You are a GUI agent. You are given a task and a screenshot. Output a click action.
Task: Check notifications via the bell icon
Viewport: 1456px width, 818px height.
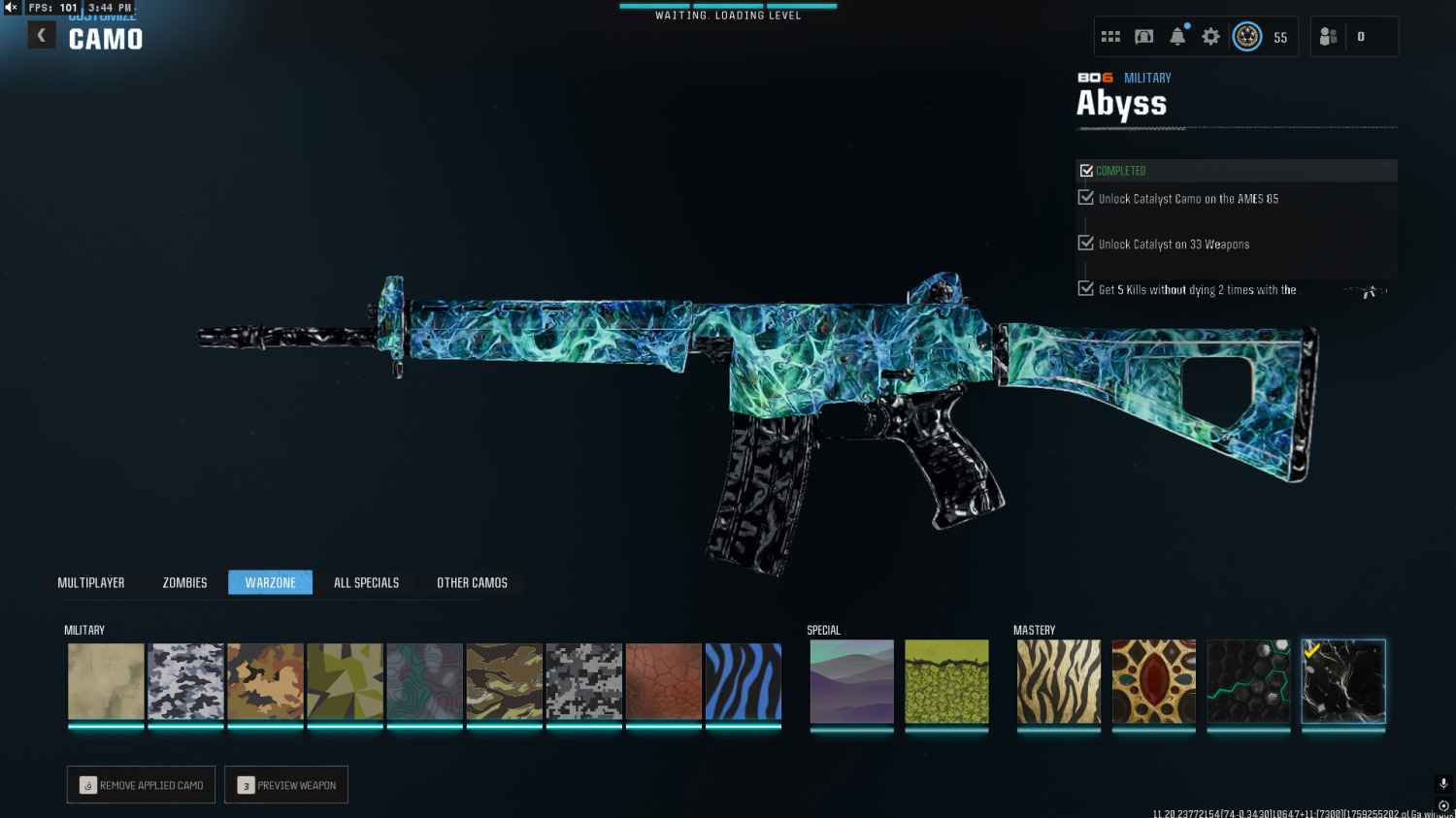[1177, 35]
